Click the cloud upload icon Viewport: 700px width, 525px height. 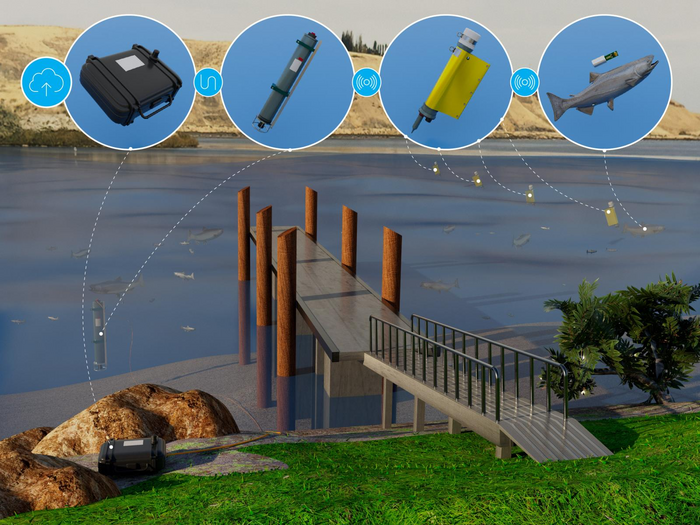(x=44, y=83)
